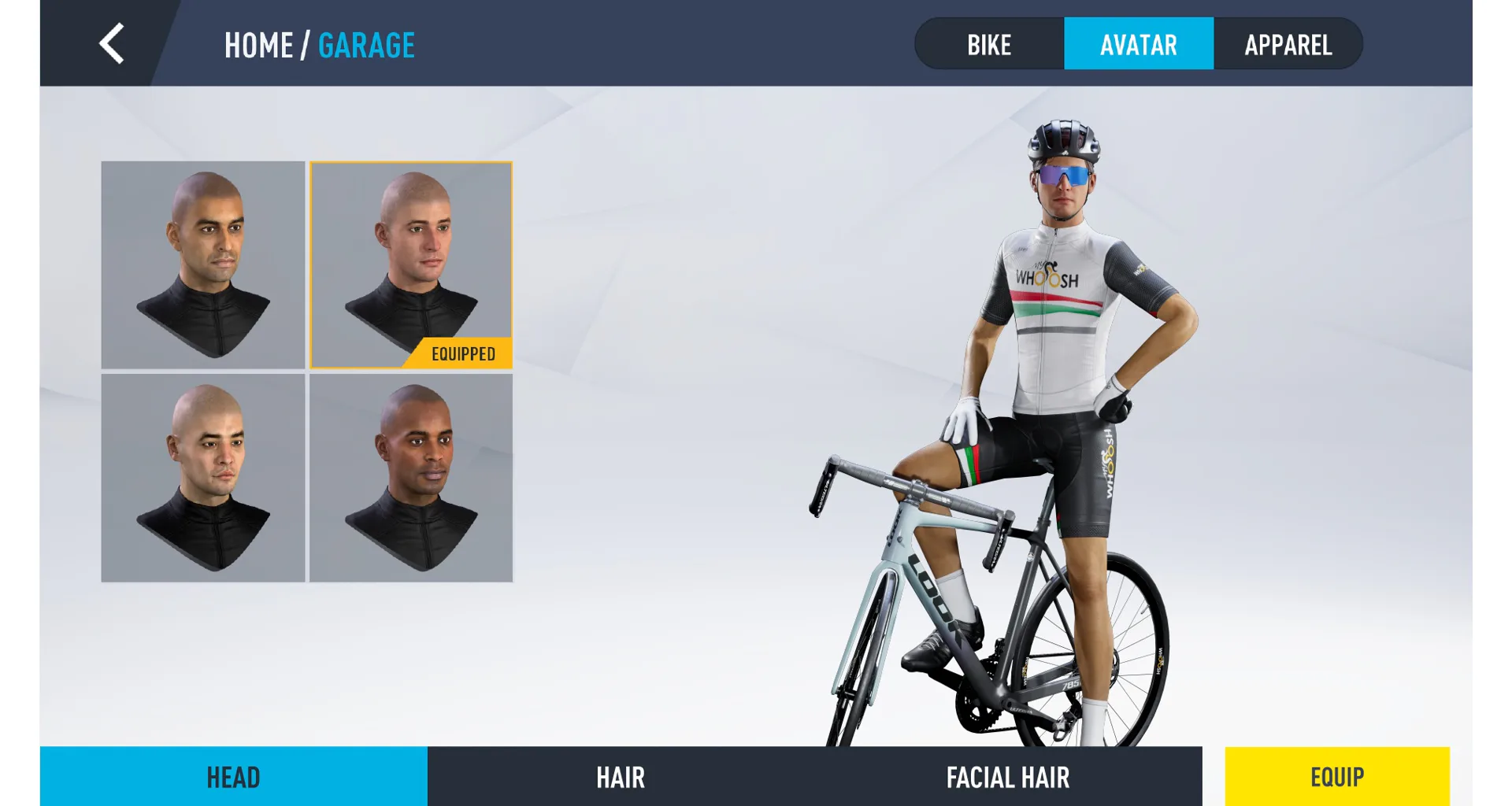Click the yellow Equip button
This screenshot has width=1512, height=806.
point(1336,777)
